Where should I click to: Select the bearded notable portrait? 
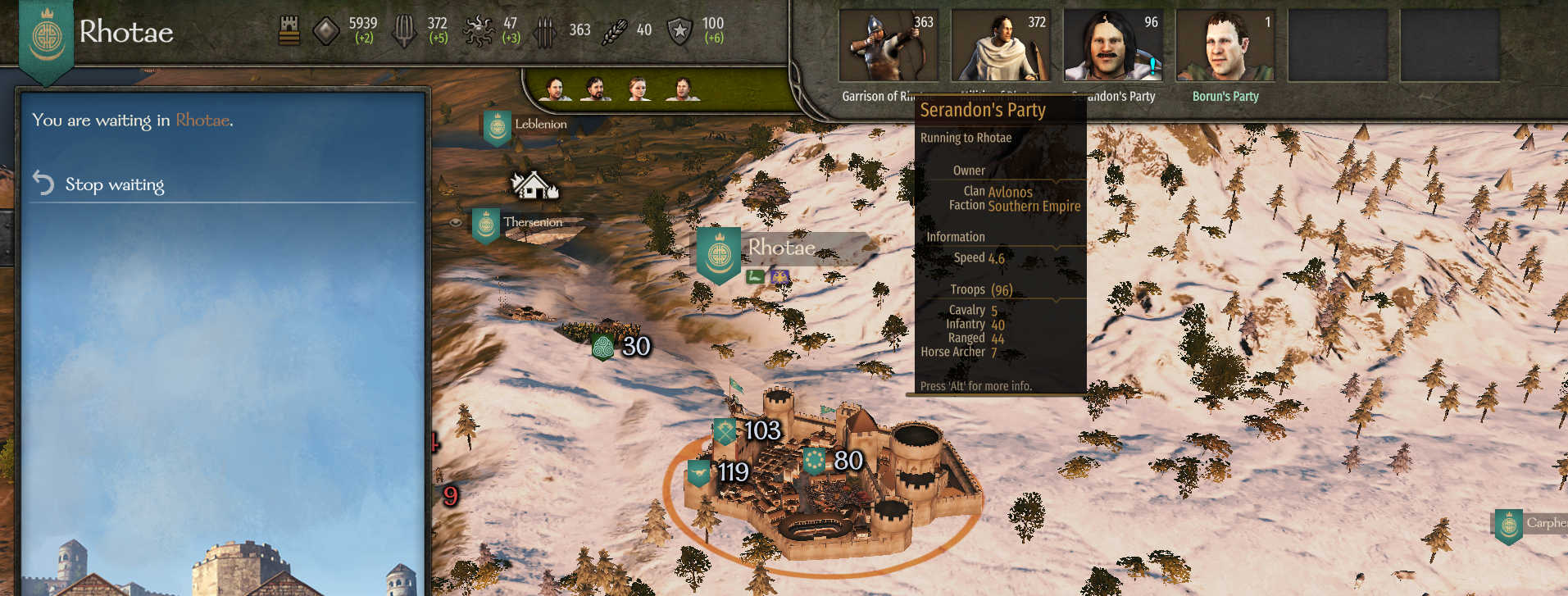[x=597, y=88]
